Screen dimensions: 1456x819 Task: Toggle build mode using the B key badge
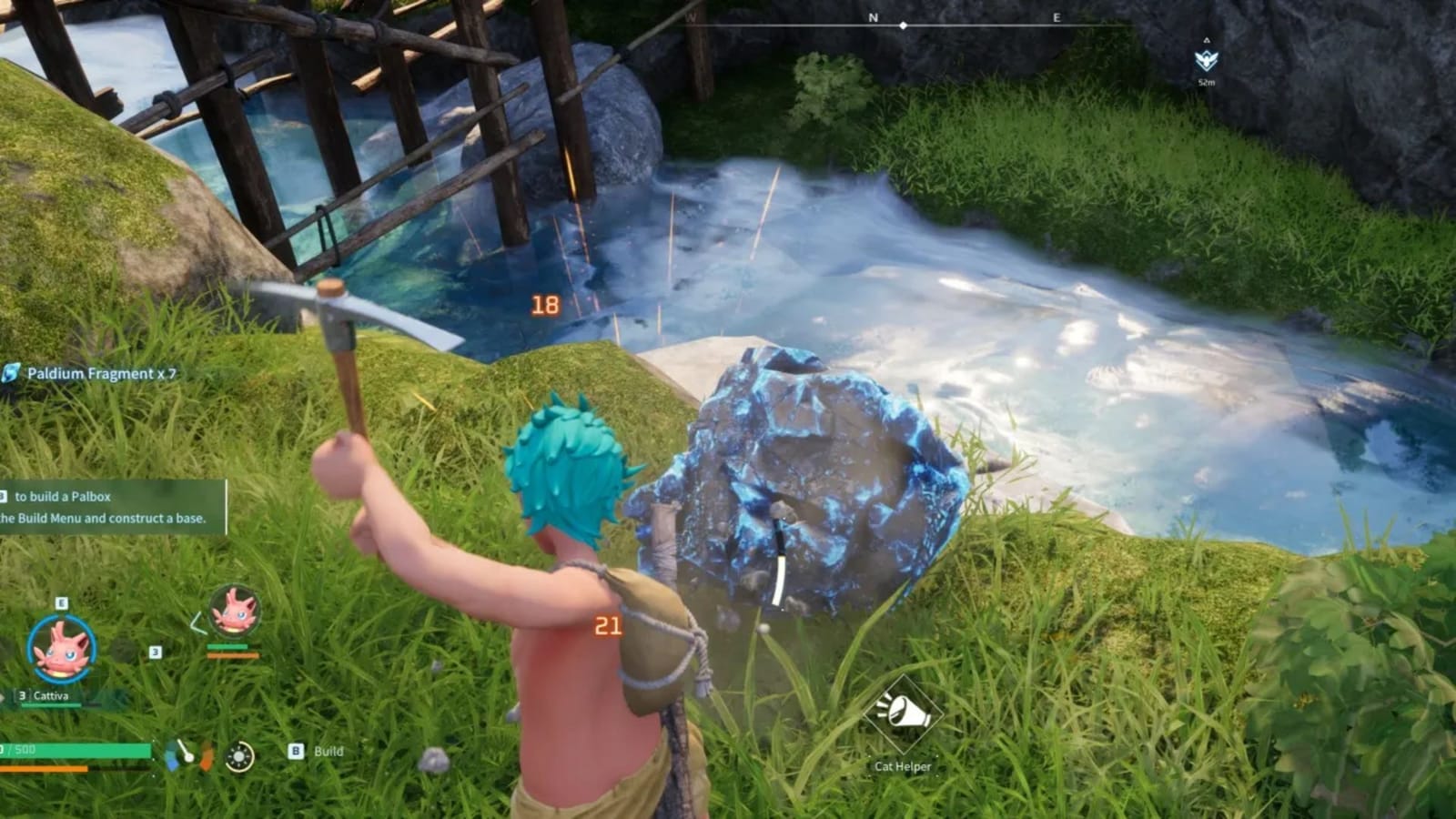(295, 751)
